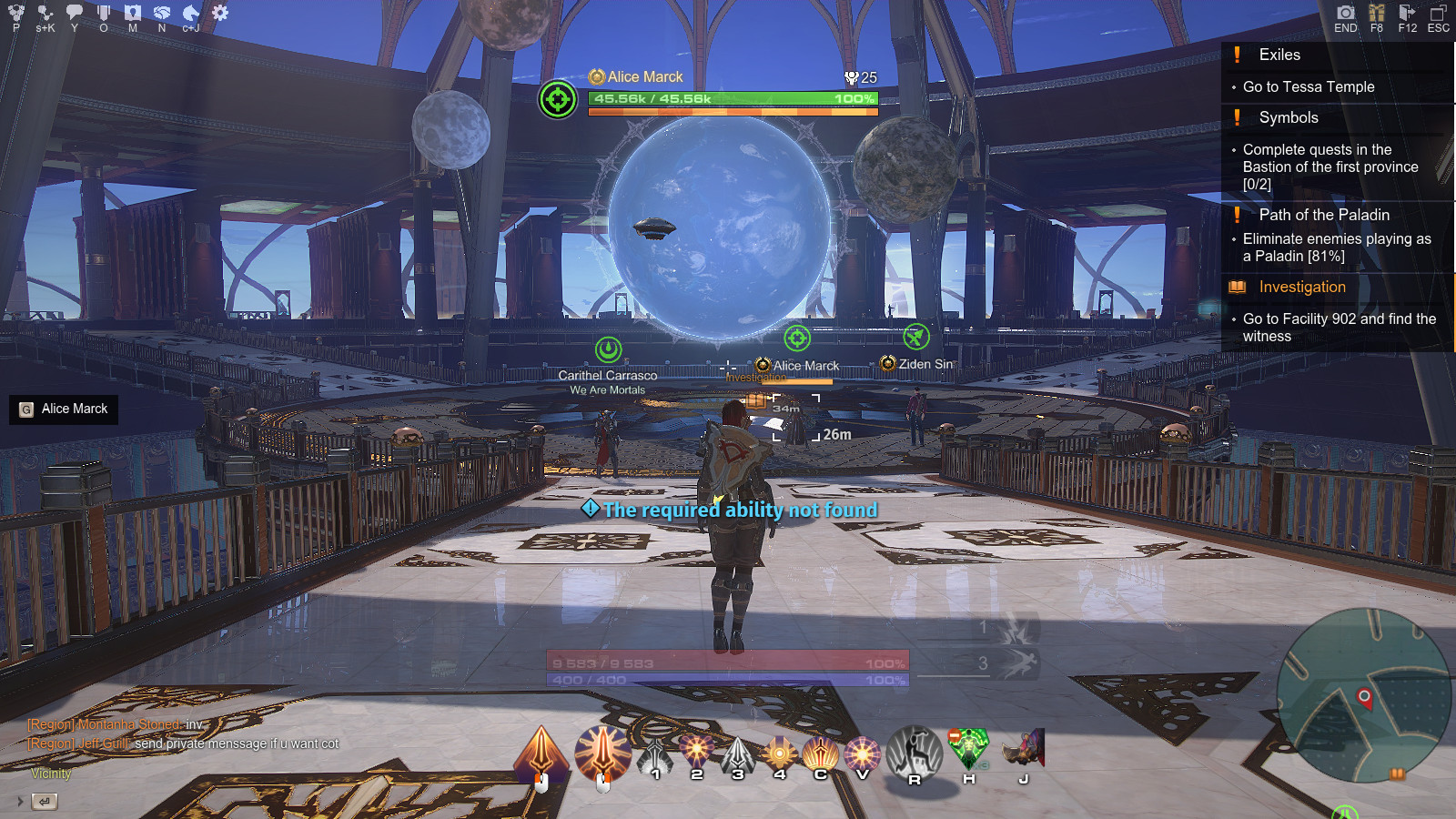Screen dimensions: 1456x819
Task: Select the Exiles quest in tracker
Action: click(x=1279, y=55)
